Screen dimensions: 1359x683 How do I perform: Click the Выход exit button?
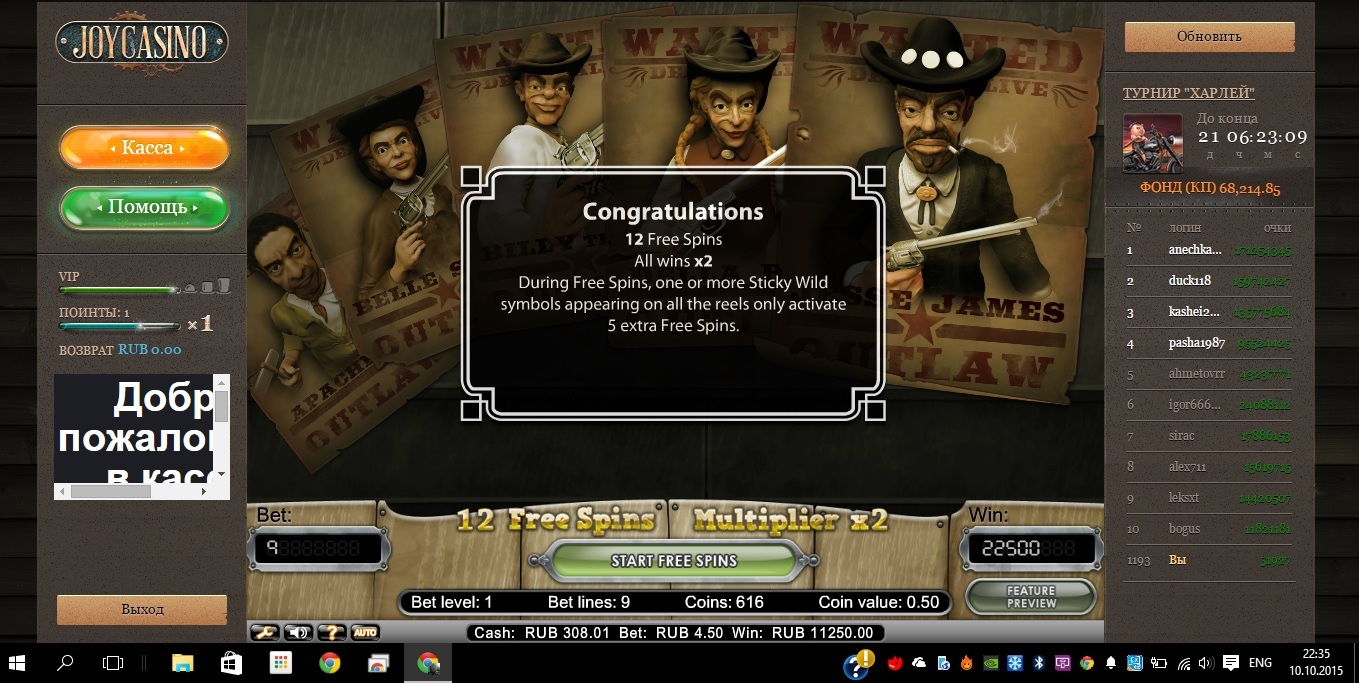click(142, 609)
